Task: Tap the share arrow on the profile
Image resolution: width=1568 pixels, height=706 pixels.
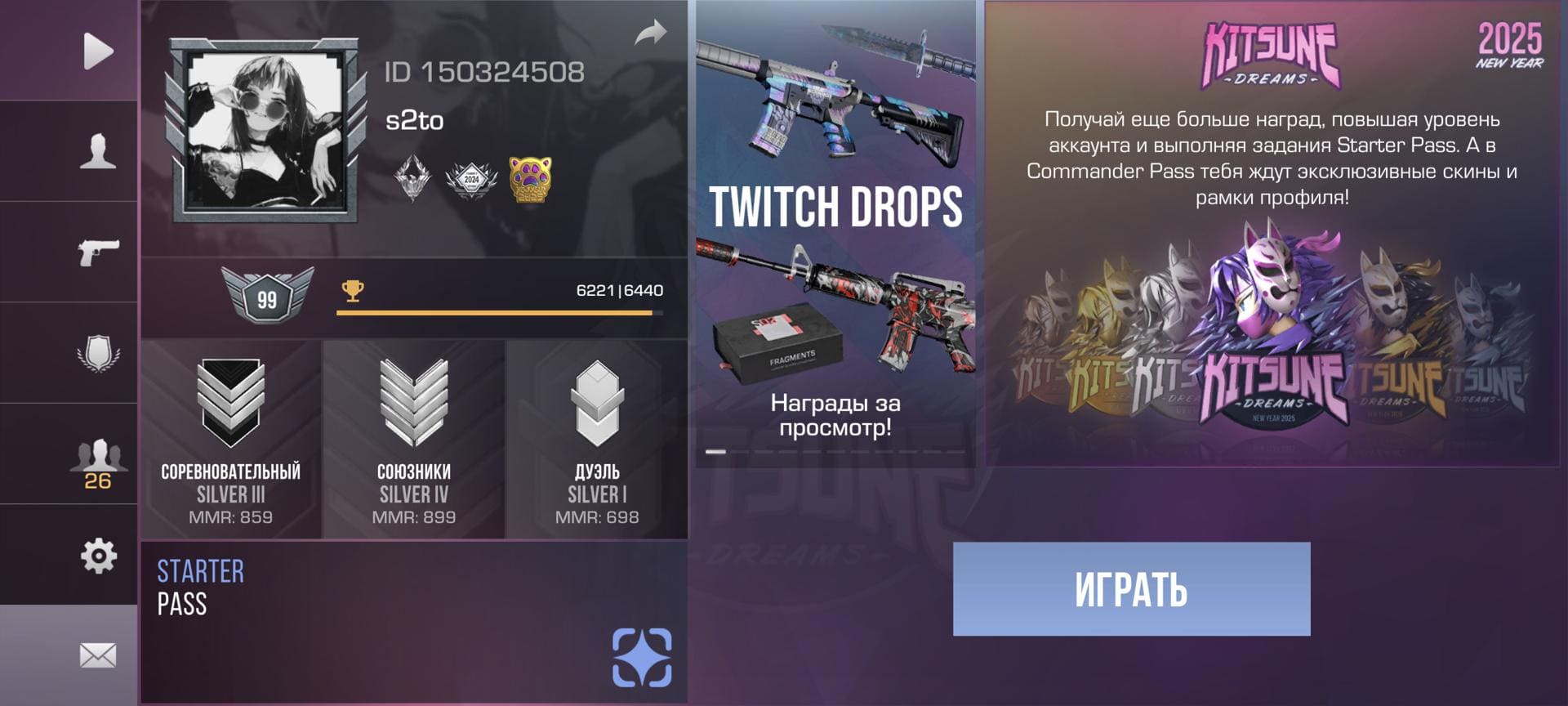Action: pos(650,34)
